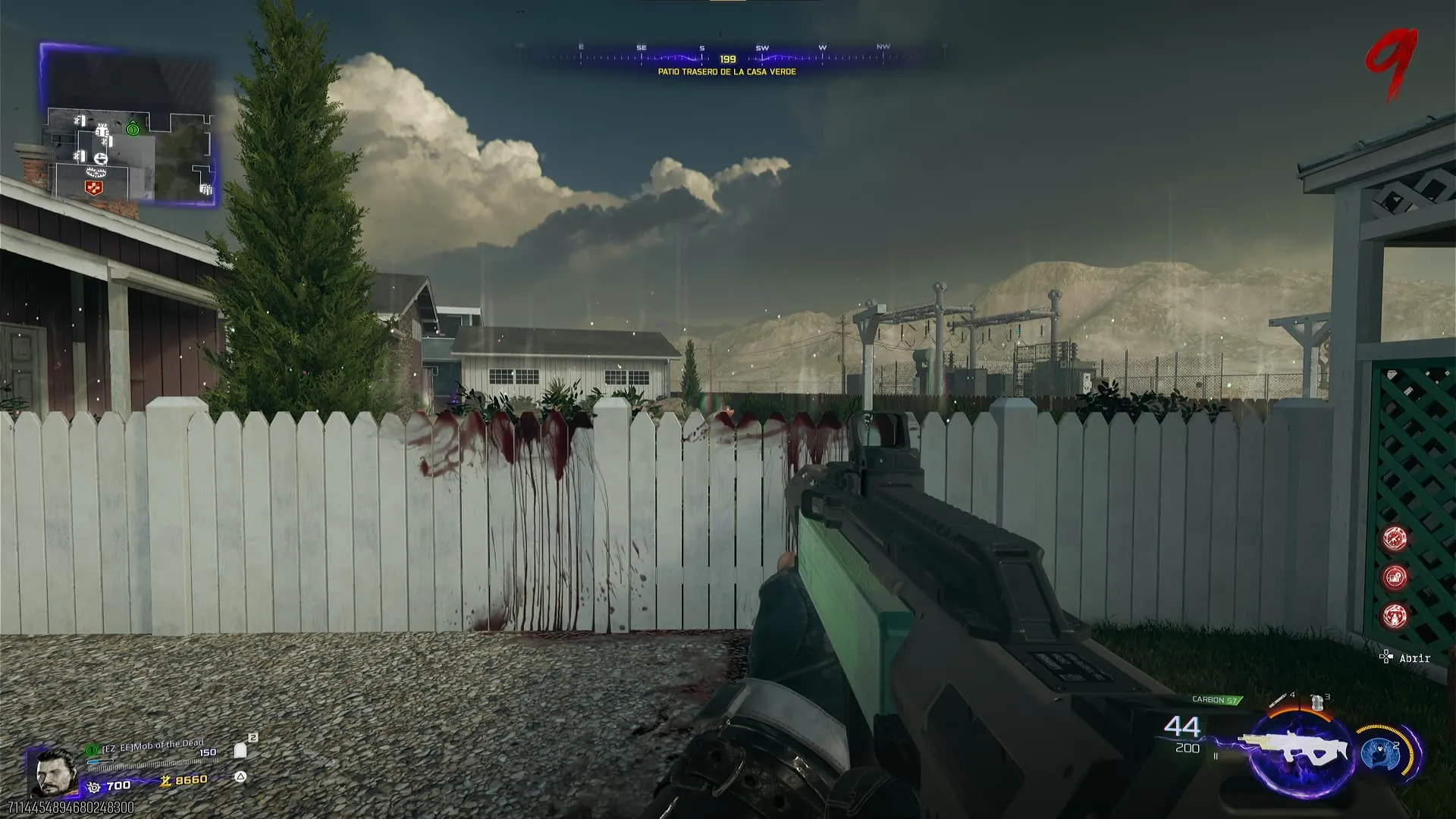Select the armor plate icon
1456x819 pixels.
pos(240,750)
